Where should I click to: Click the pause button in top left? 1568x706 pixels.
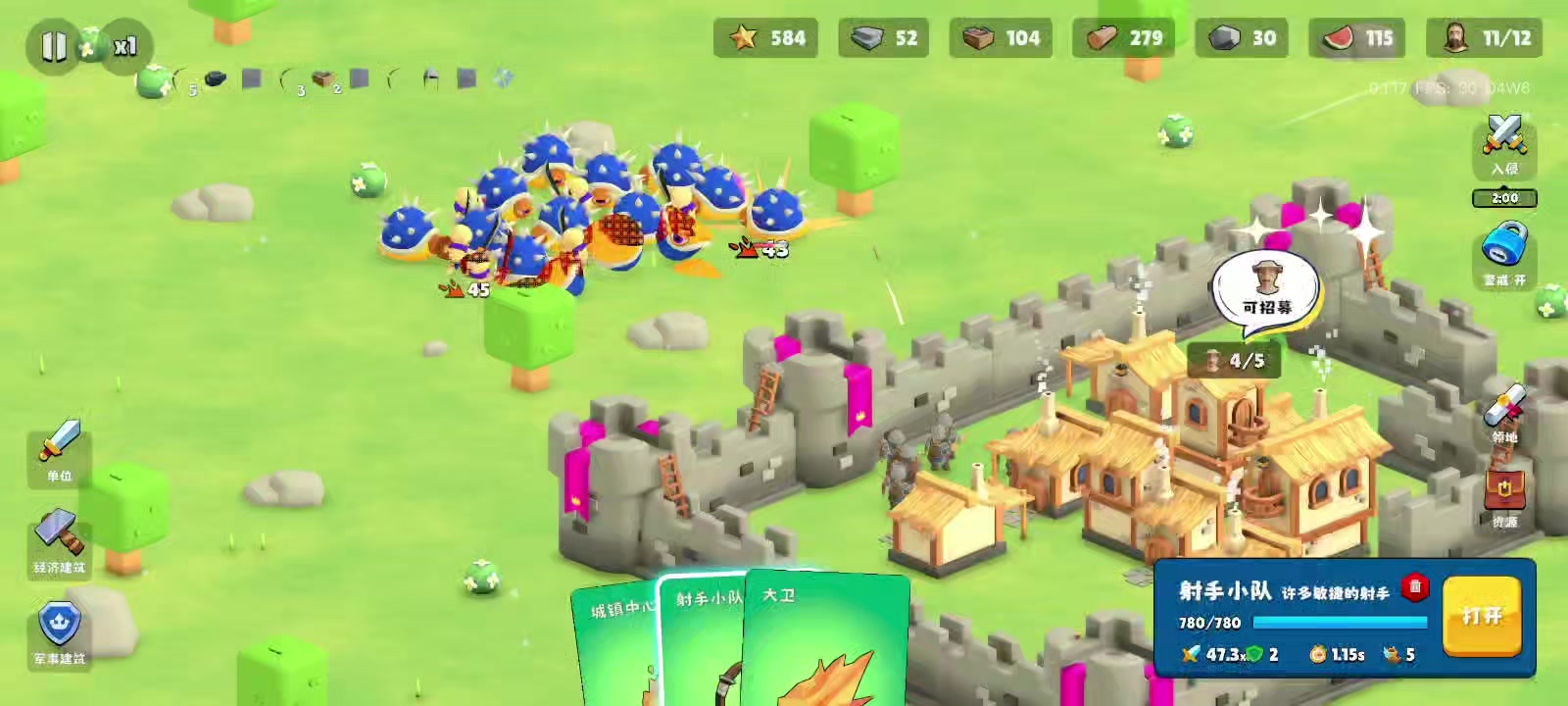click(56, 43)
